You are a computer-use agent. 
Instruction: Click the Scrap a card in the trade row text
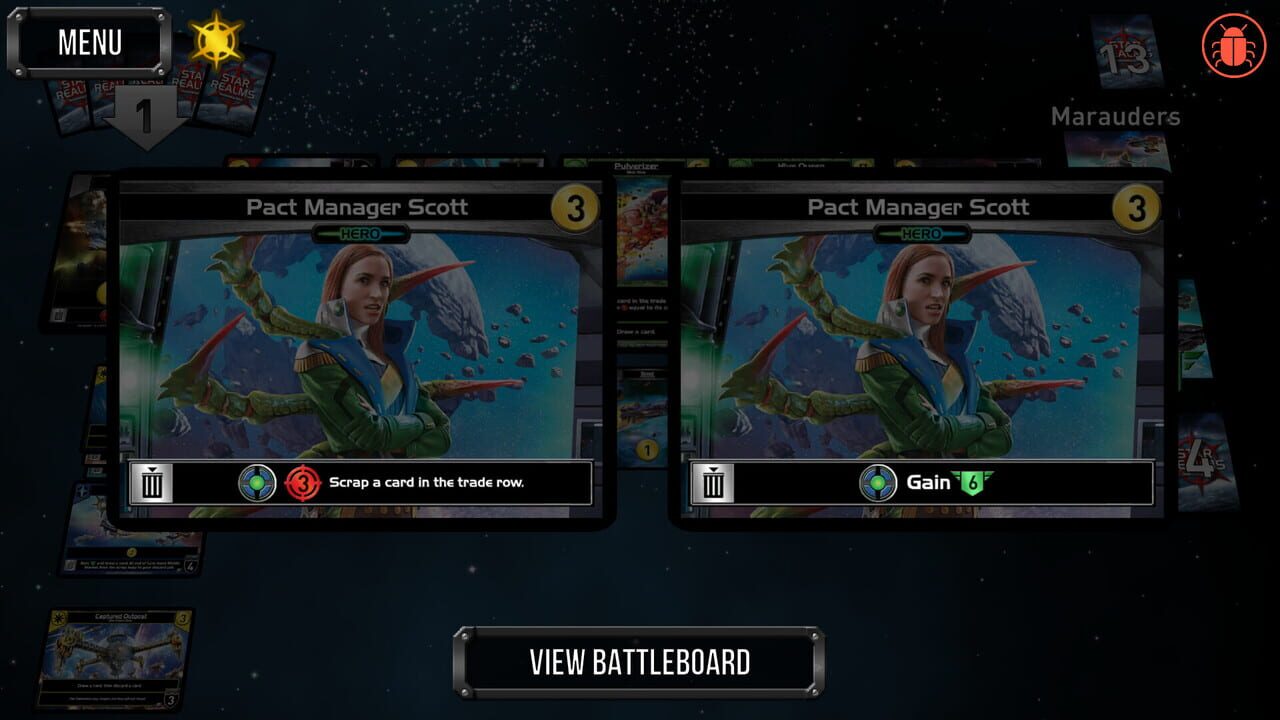[x=426, y=482]
